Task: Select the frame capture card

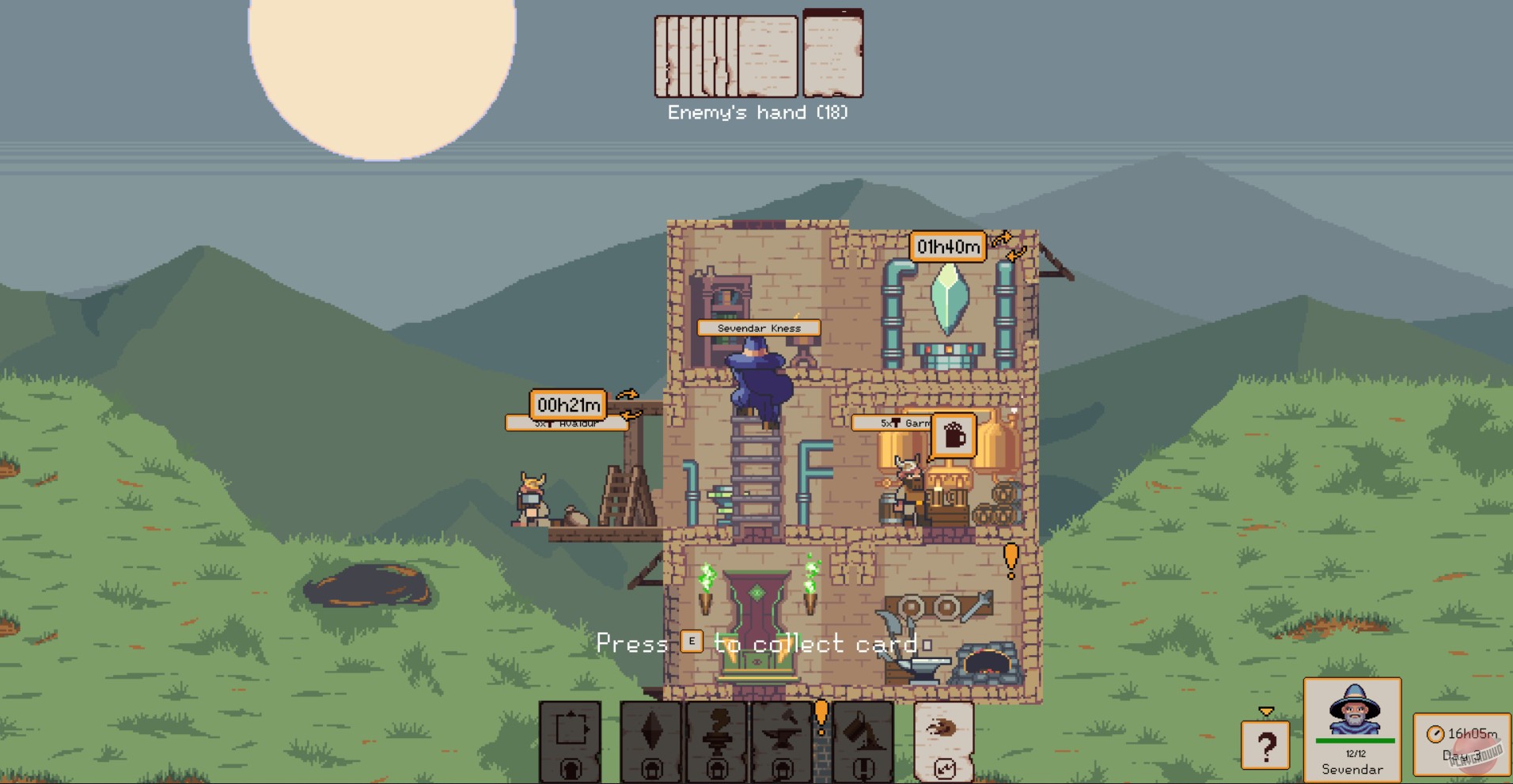Action: tap(570, 740)
